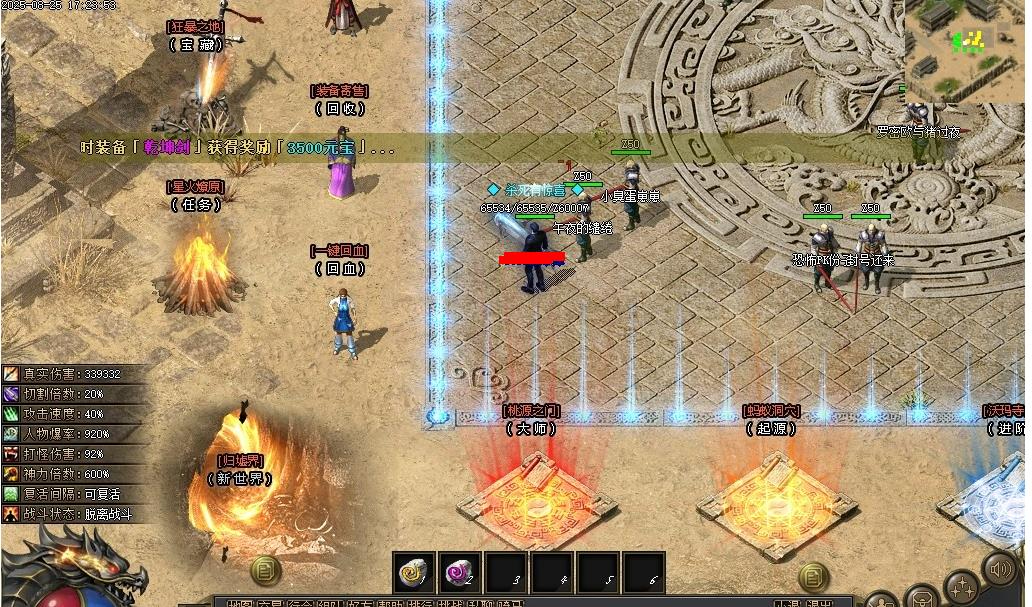Click the round four-star sparkle button
Screen dimensions: 1032x607
[961, 587]
